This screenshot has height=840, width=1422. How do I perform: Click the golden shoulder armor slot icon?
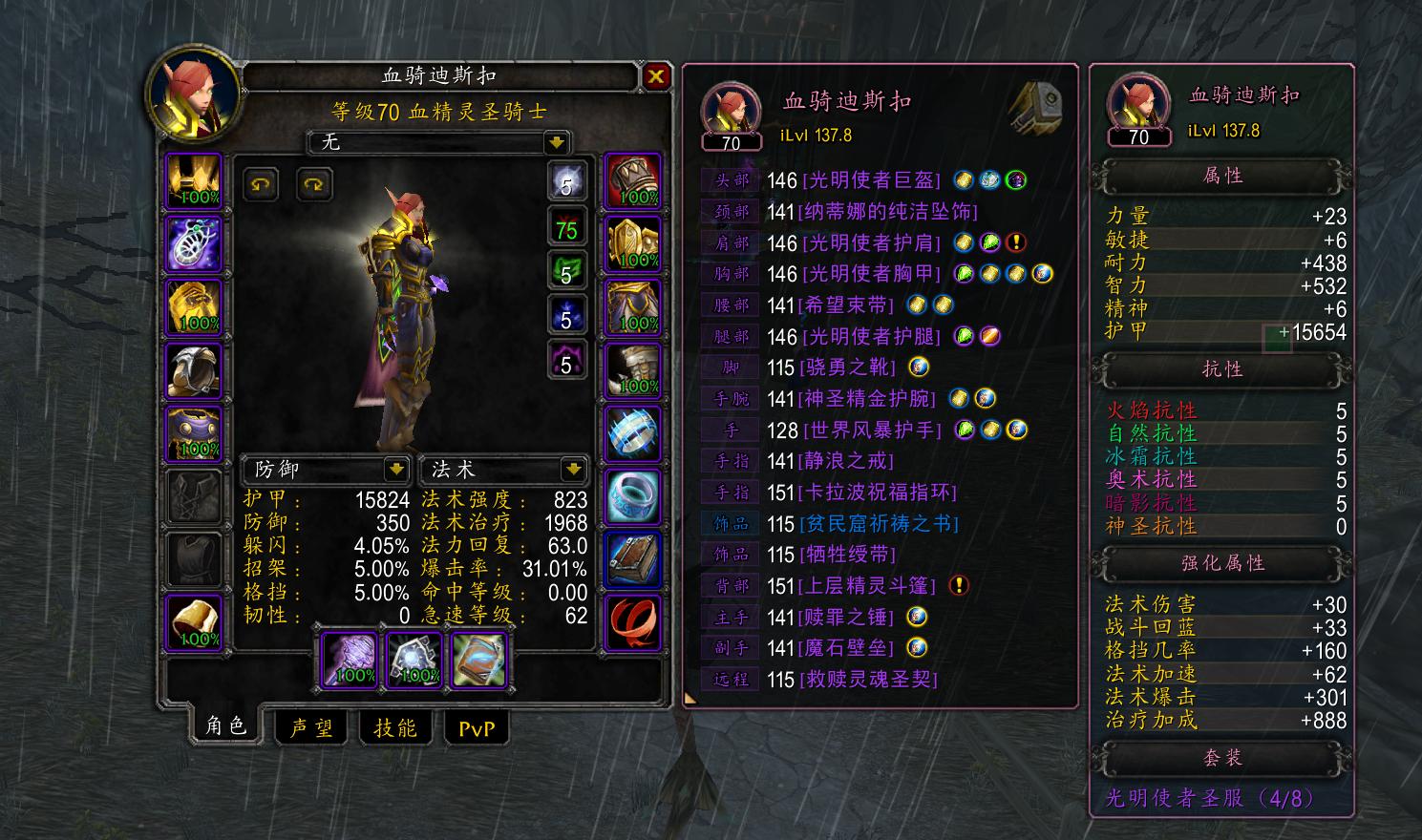(x=194, y=306)
